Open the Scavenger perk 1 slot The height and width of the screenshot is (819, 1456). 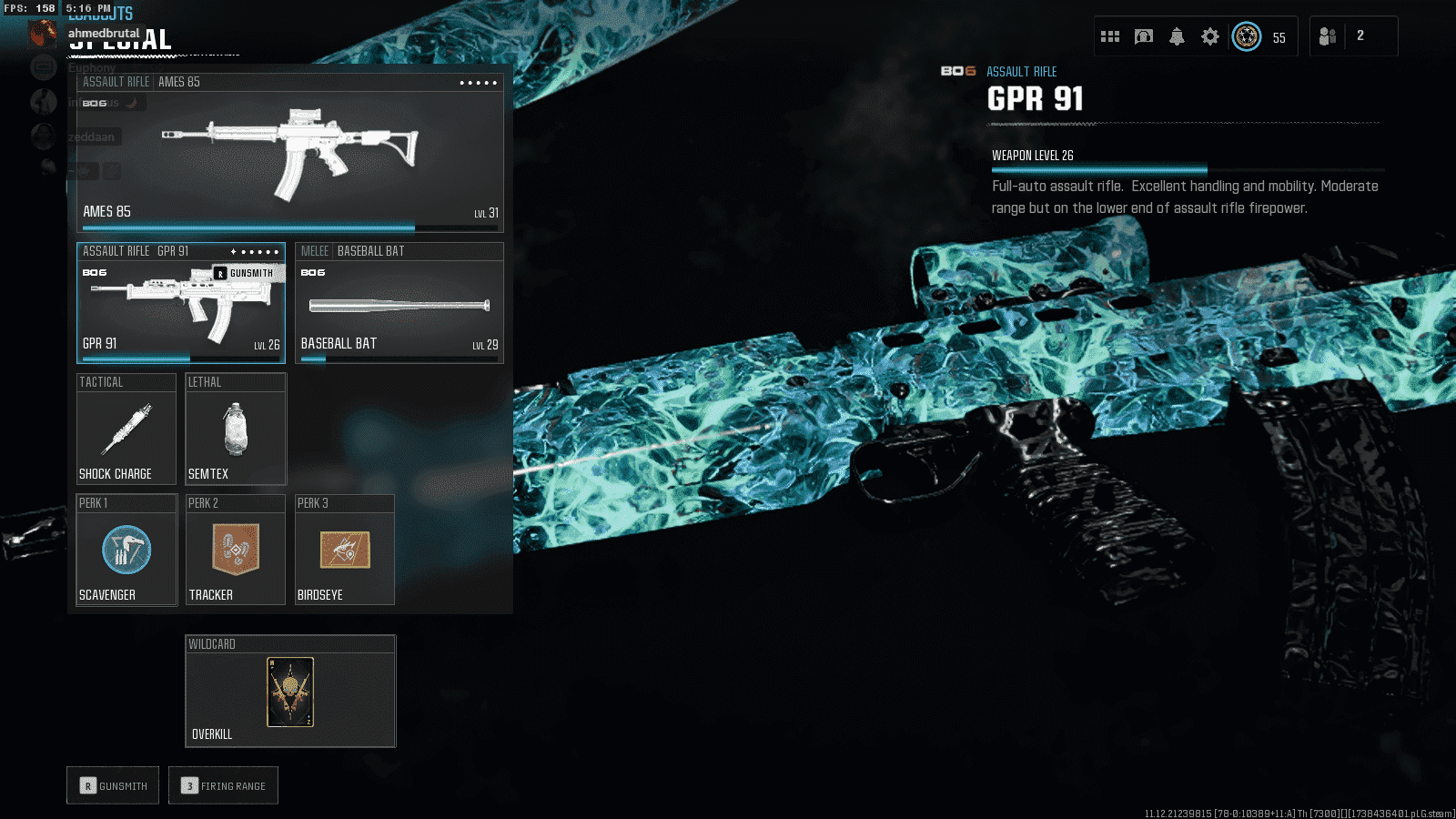pos(126,551)
